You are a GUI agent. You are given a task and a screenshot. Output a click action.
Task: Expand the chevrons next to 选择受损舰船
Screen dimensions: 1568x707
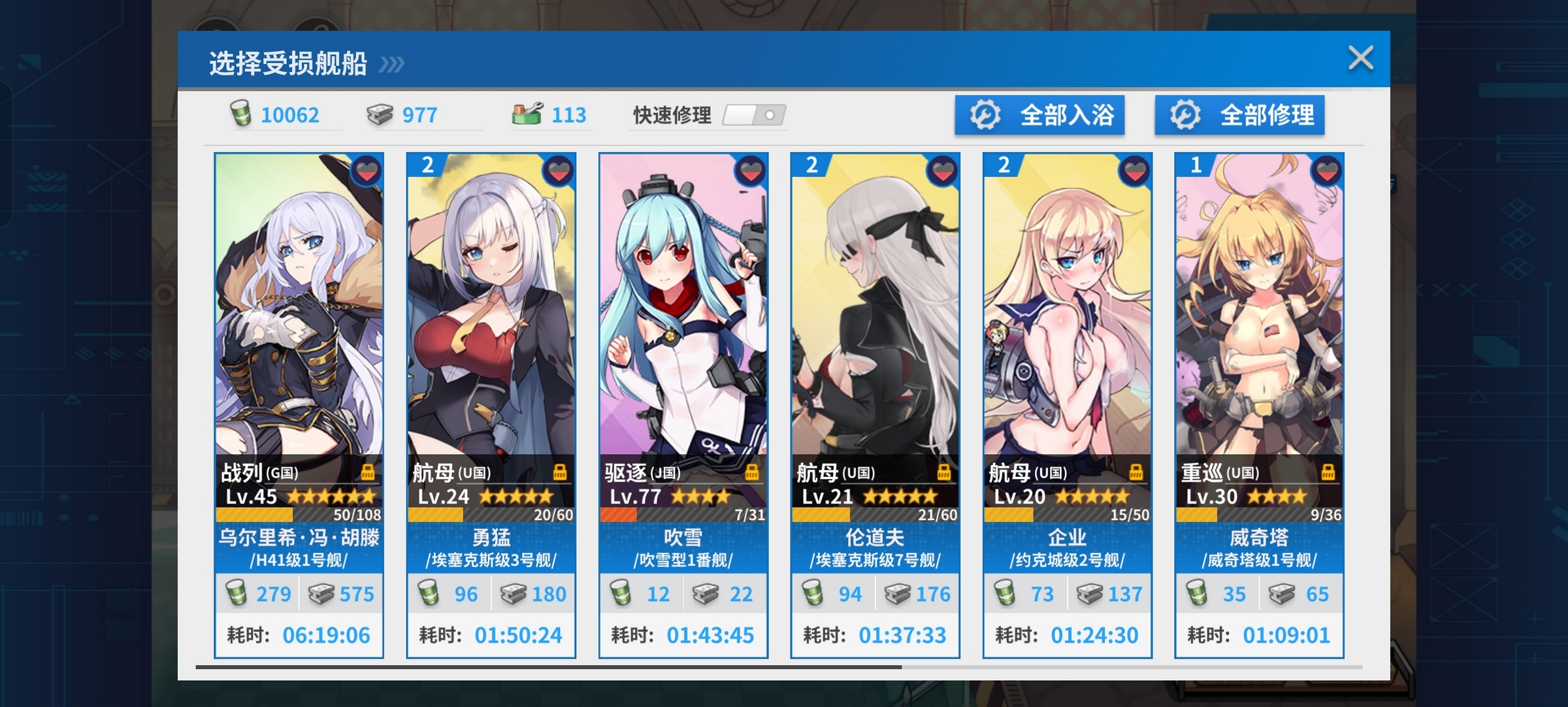(x=391, y=64)
